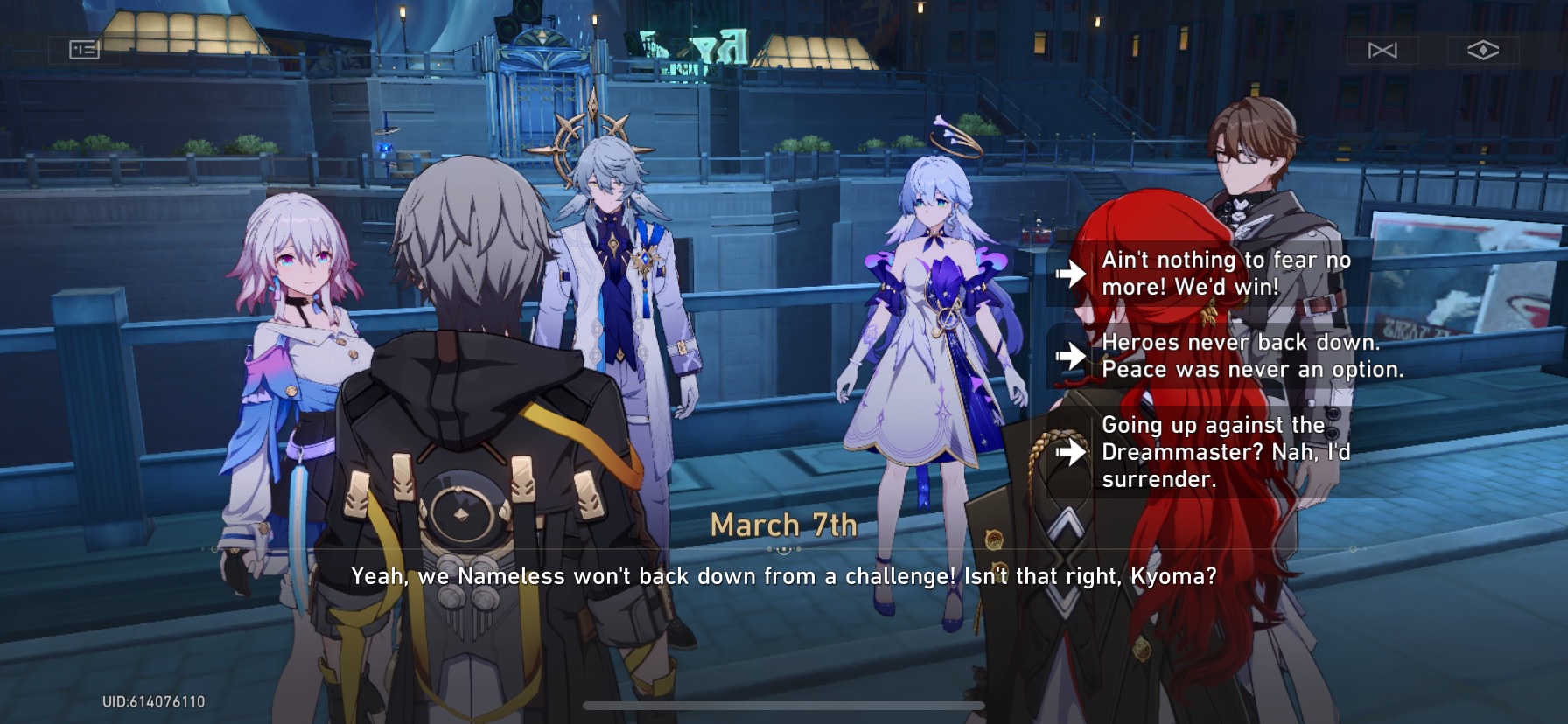The height and width of the screenshot is (724, 1568).
Task: Click the arrow beside the Heroes choice
Action: (x=1072, y=356)
